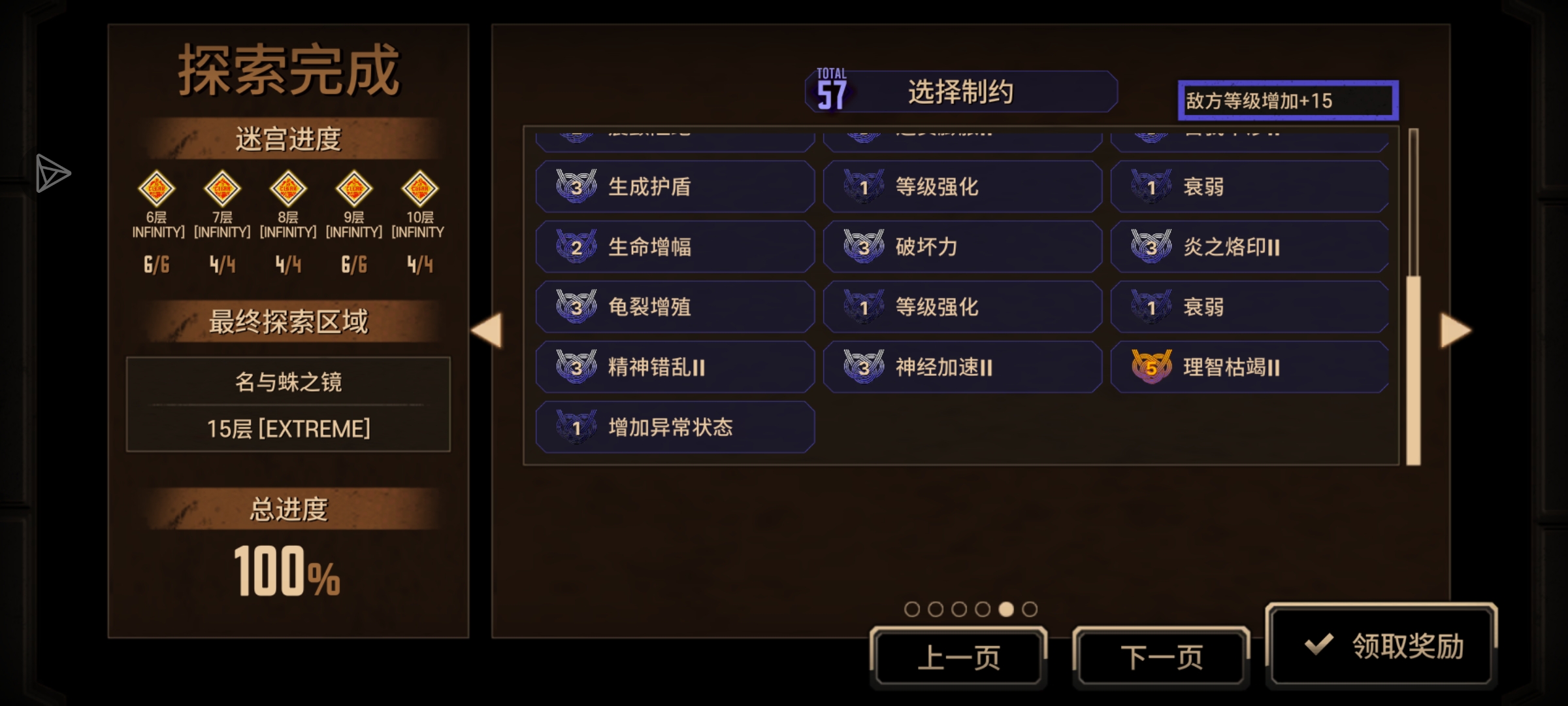Choose the 增加异常状态 constraint entry
The height and width of the screenshot is (706, 1568).
pyautogui.click(x=675, y=428)
